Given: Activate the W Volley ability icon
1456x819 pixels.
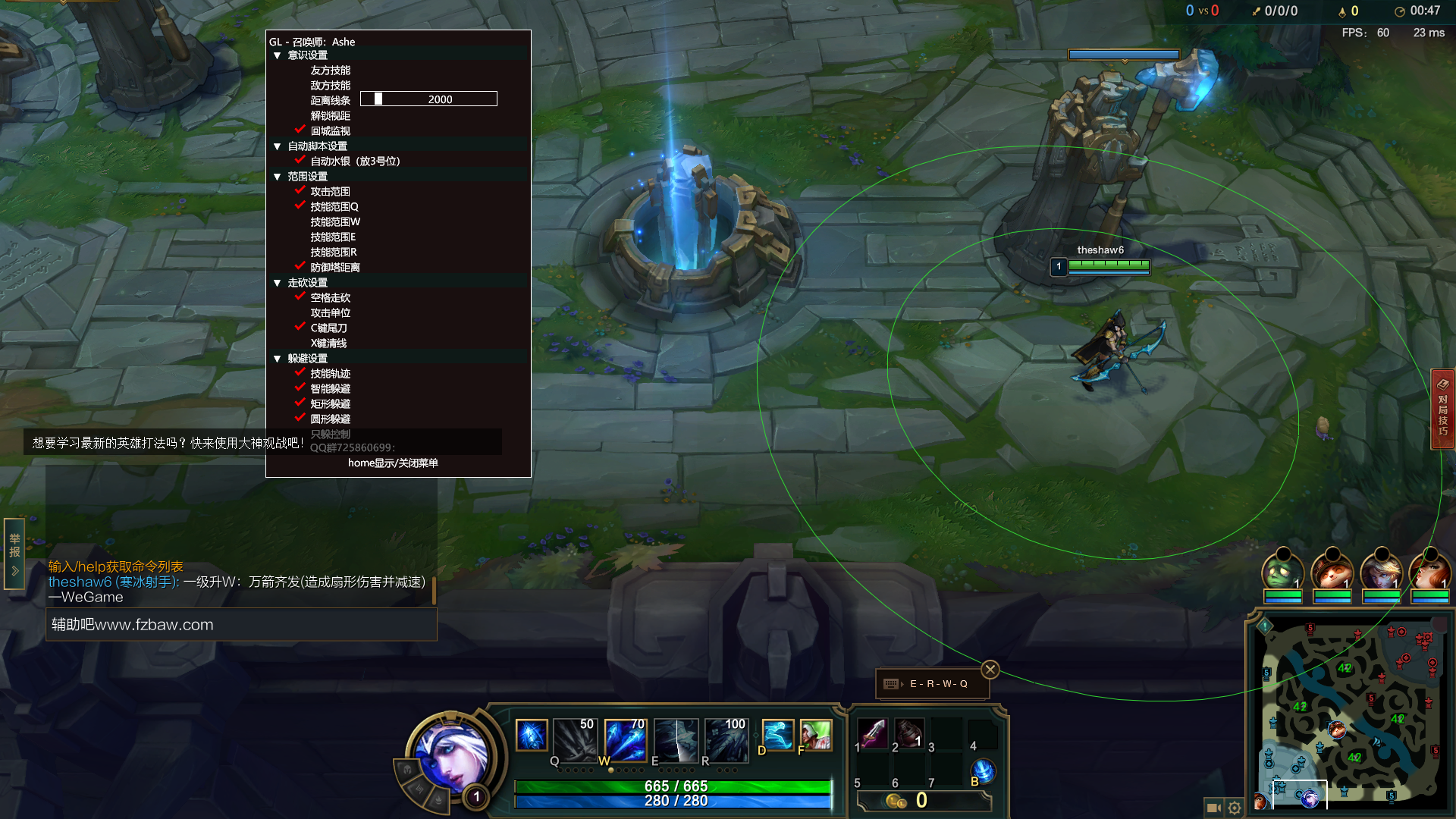Looking at the screenshot, I should [x=625, y=739].
